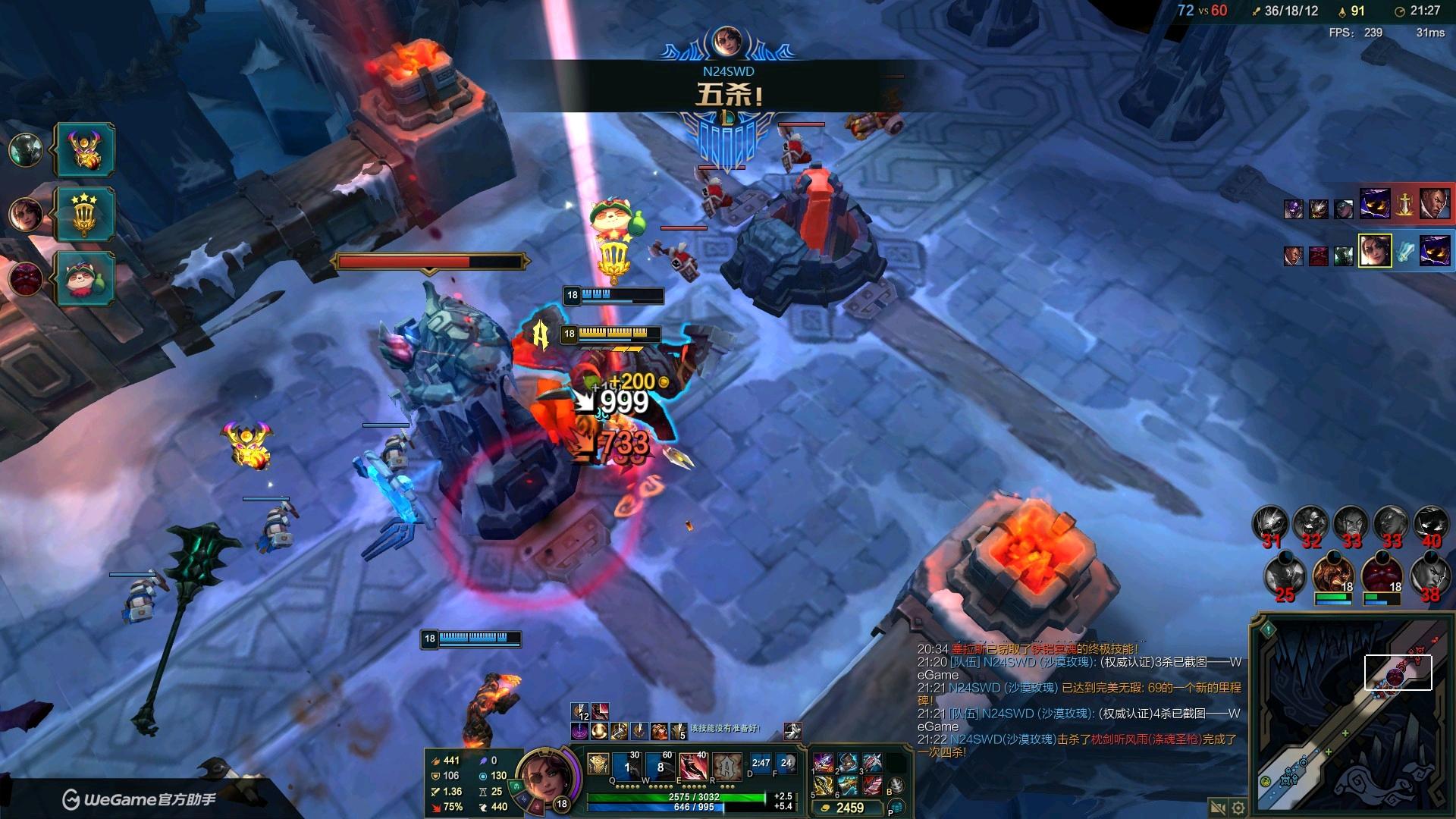Viewport: 1456px width, 819px height.
Task: Click the WeGame assistant overlay logo
Action: pyautogui.click(x=140, y=799)
